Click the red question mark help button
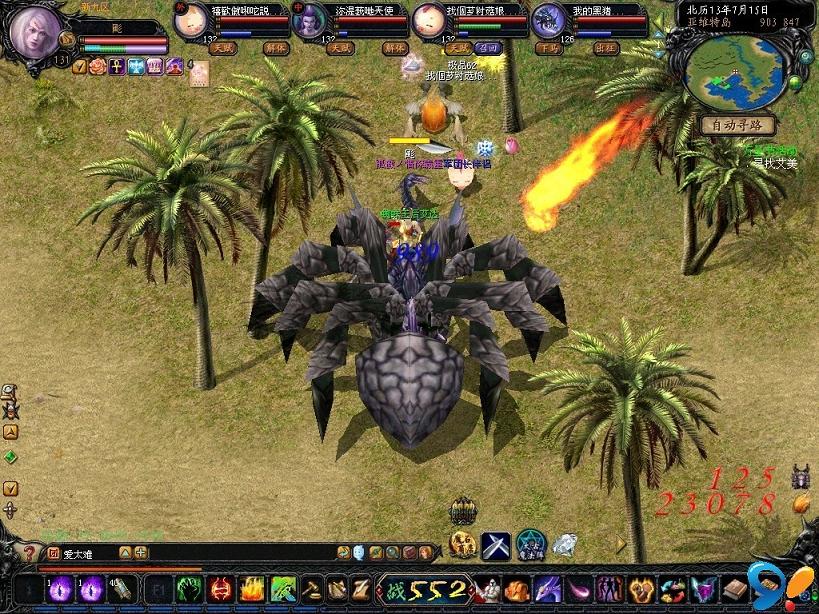This screenshot has height=614, width=819. [30, 552]
